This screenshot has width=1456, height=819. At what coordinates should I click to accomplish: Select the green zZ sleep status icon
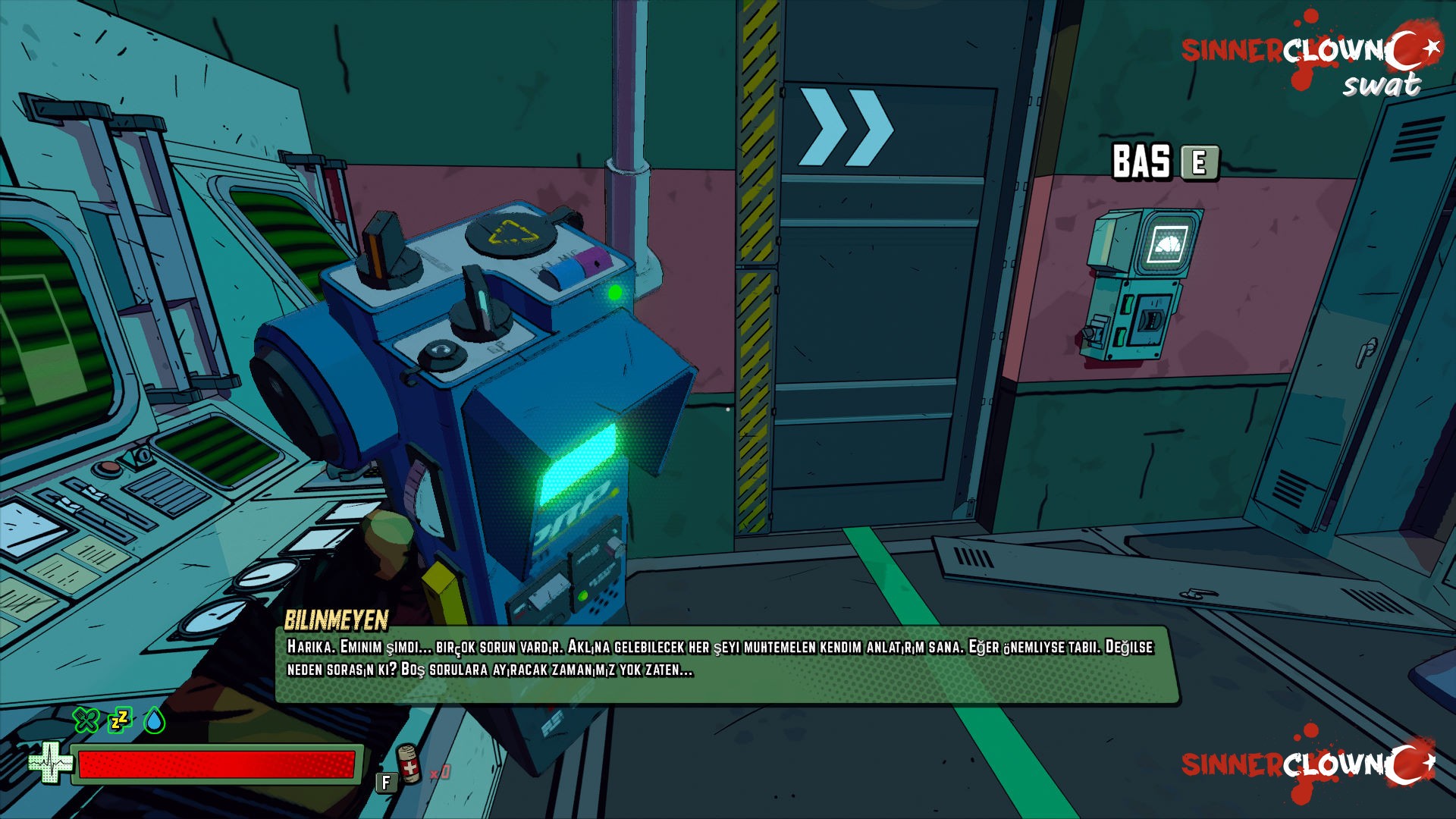click(x=120, y=720)
